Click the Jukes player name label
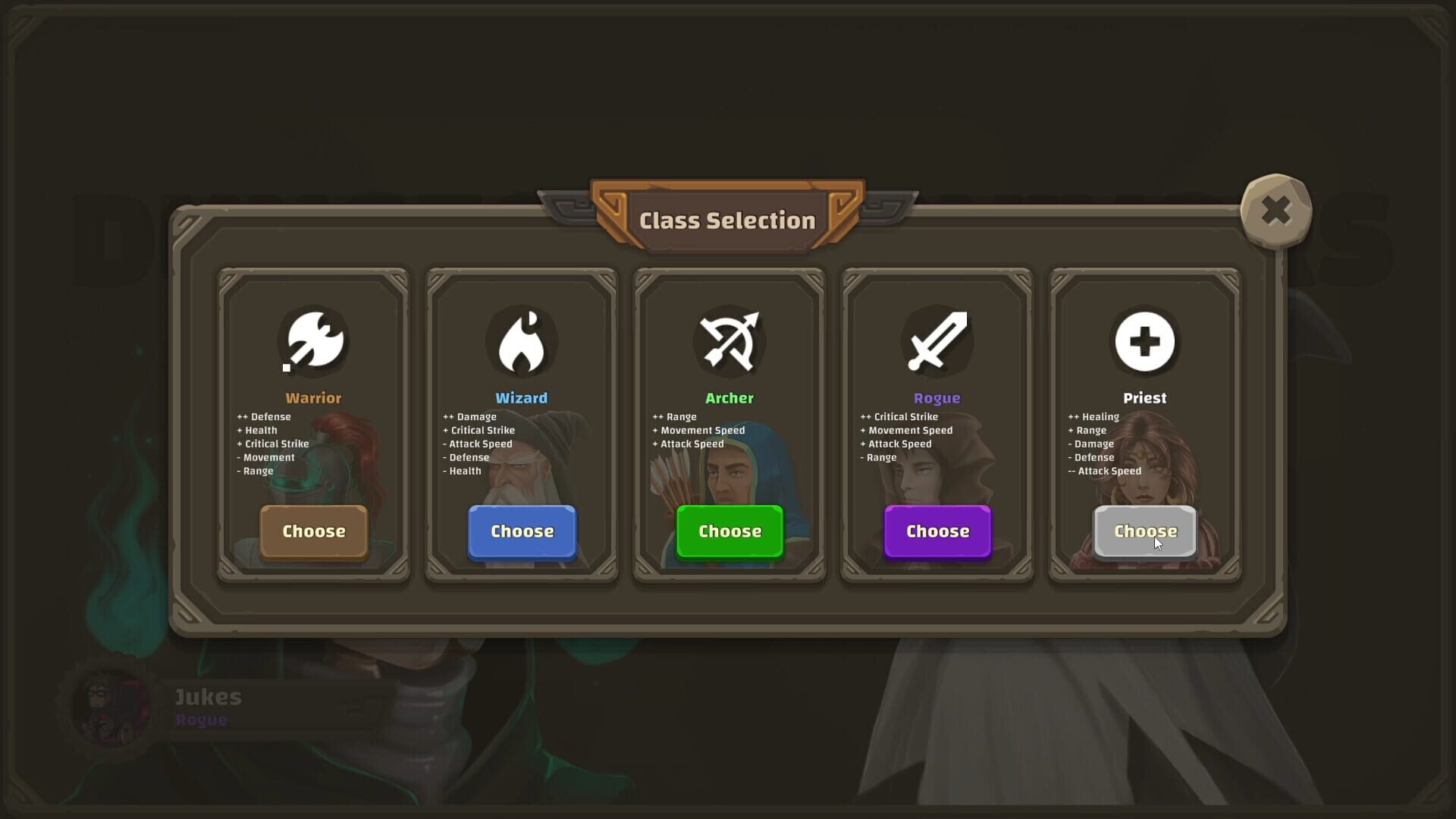This screenshot has height=819, width=1456. (208, 697)
